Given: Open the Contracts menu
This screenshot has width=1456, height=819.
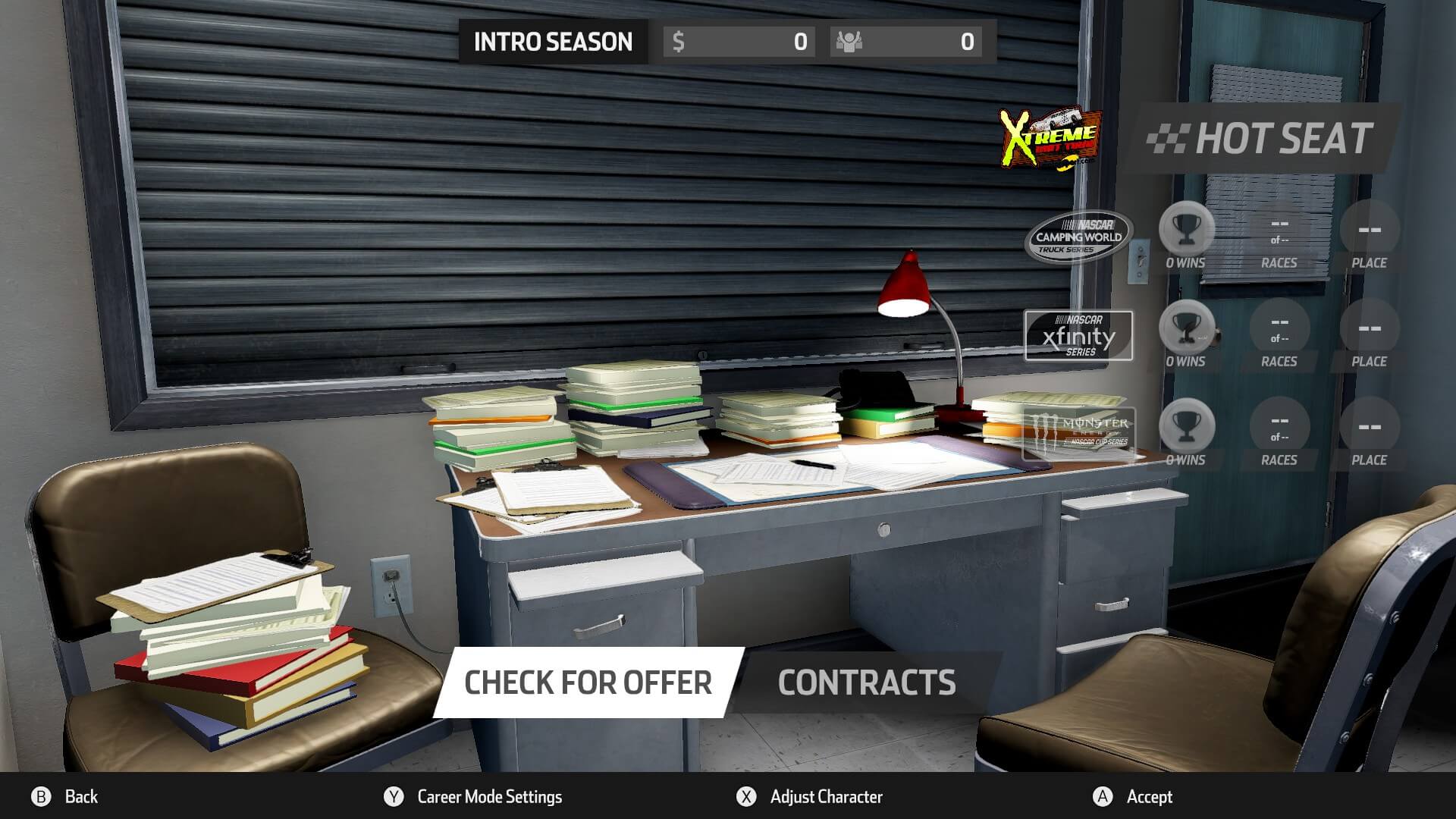Looking at the screenshot, I should click(866, 682).
